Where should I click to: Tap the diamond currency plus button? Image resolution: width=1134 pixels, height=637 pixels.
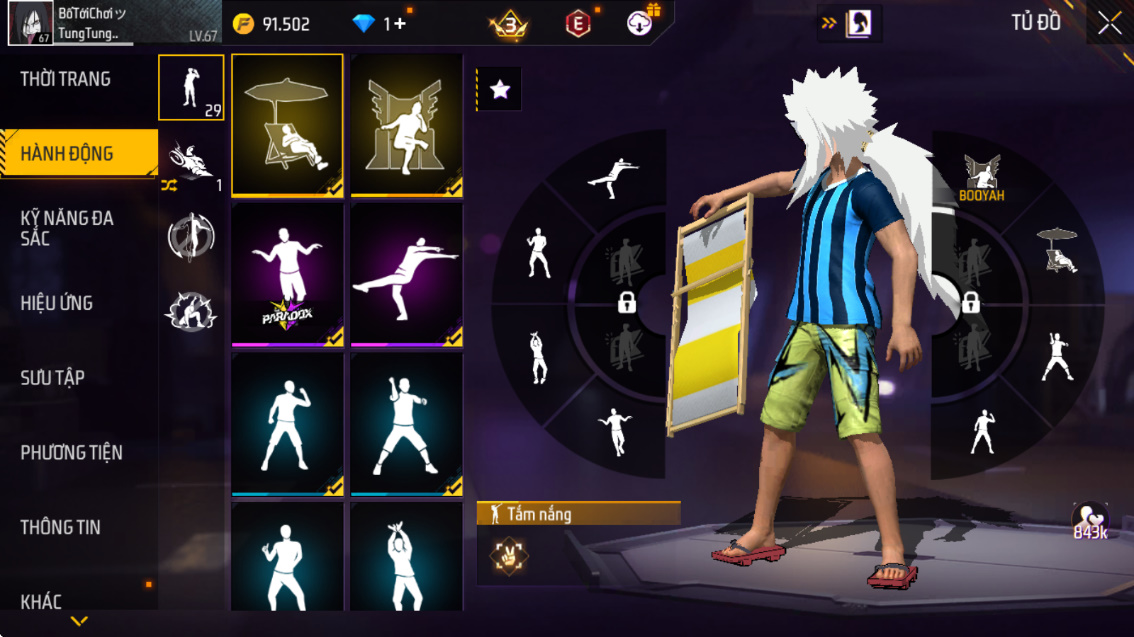coord(399,24)
